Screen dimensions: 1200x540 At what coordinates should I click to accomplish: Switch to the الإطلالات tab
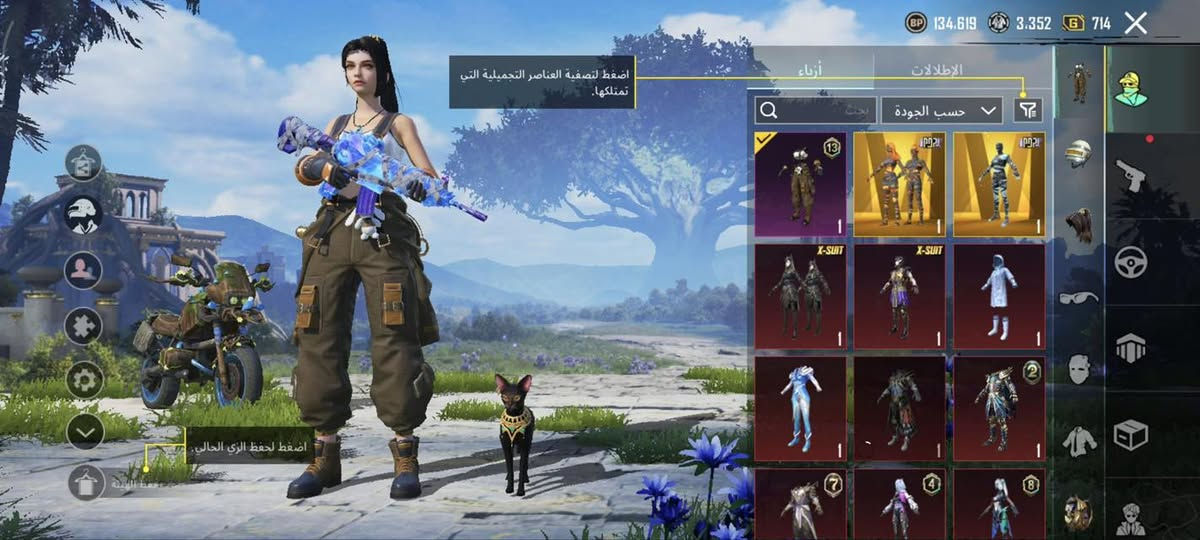click(x=935, y=70)
